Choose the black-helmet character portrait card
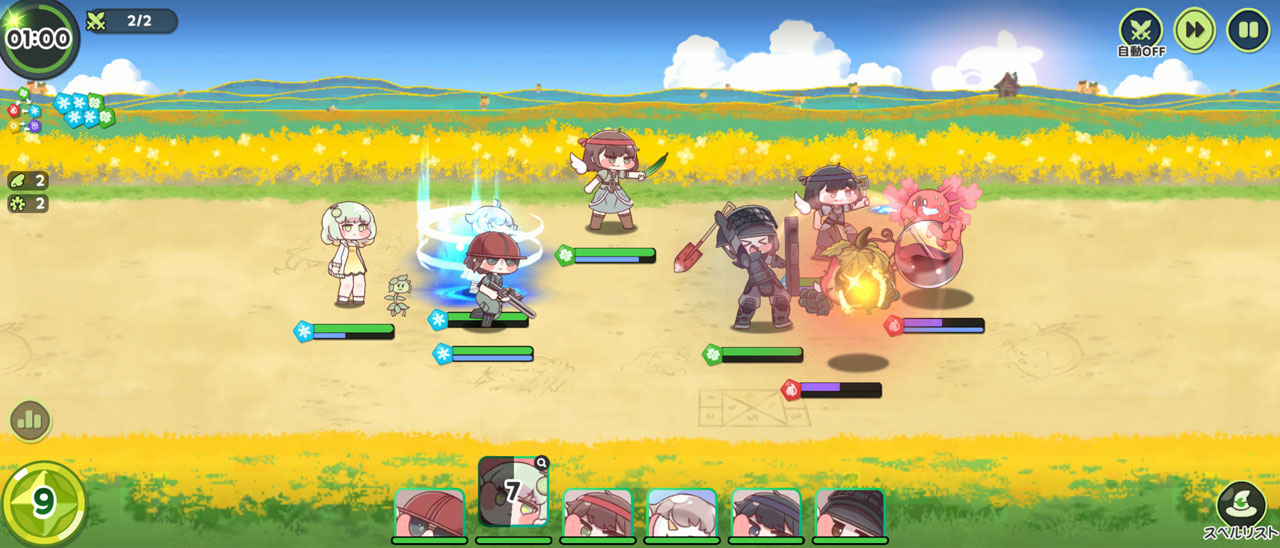 coord(850,514)
